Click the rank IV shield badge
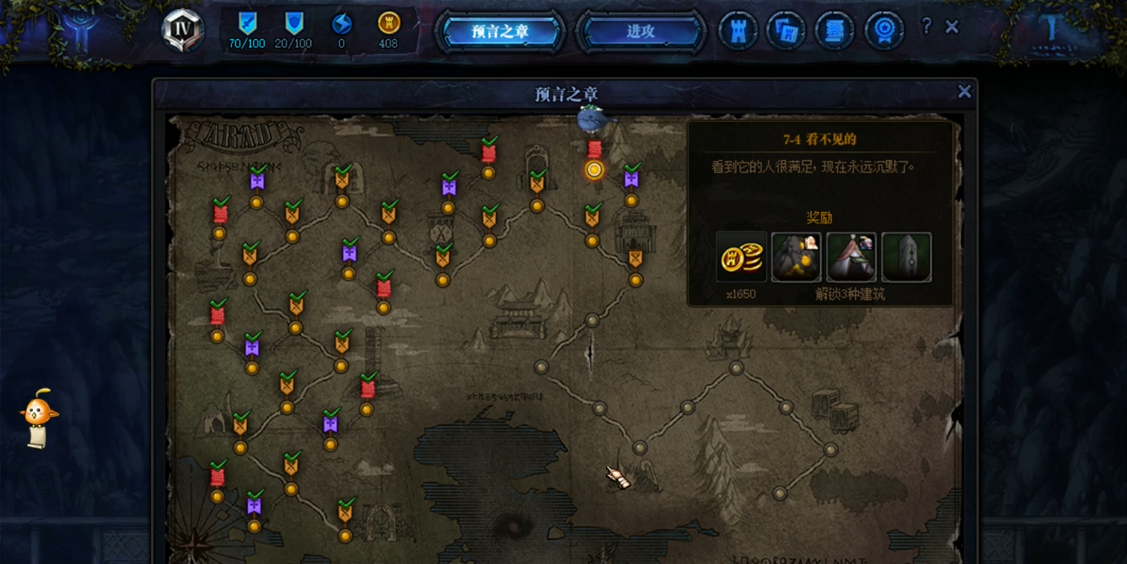The width and height of the screenshot is (1127, 564). point(183,30)
